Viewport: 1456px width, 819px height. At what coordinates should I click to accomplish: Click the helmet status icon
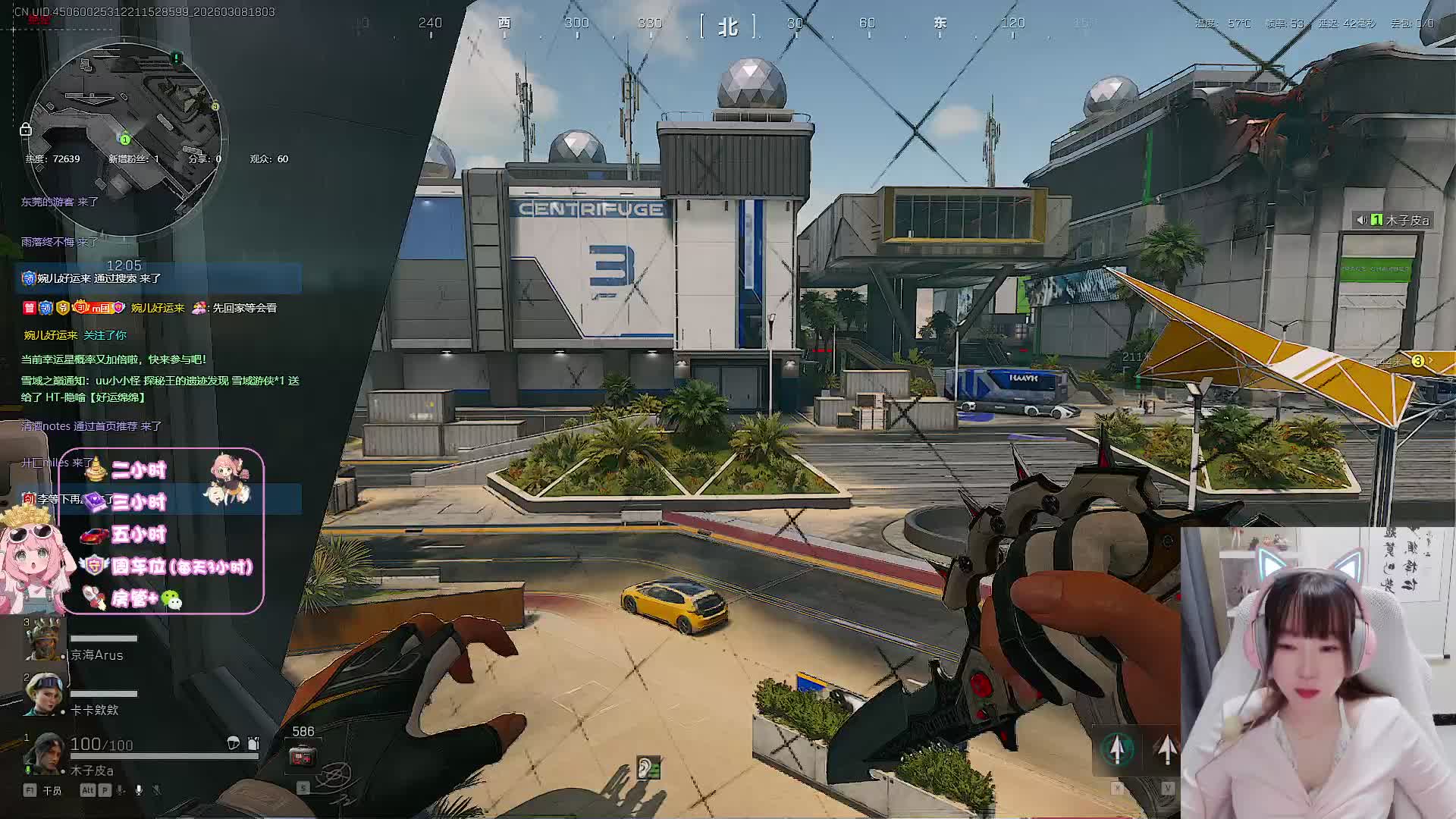234,743
